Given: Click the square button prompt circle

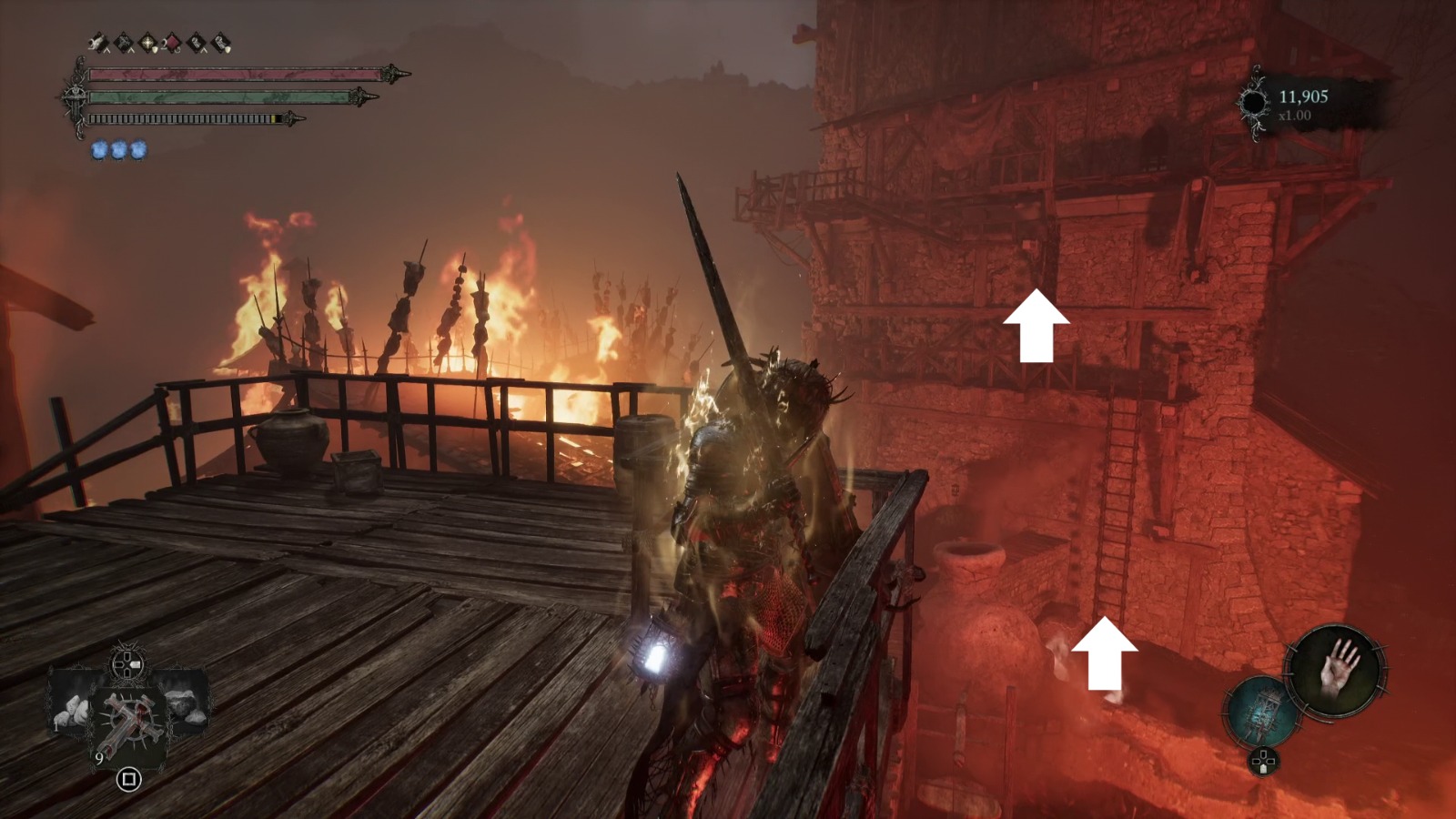Looking at the screenshot, I should 127,778.
